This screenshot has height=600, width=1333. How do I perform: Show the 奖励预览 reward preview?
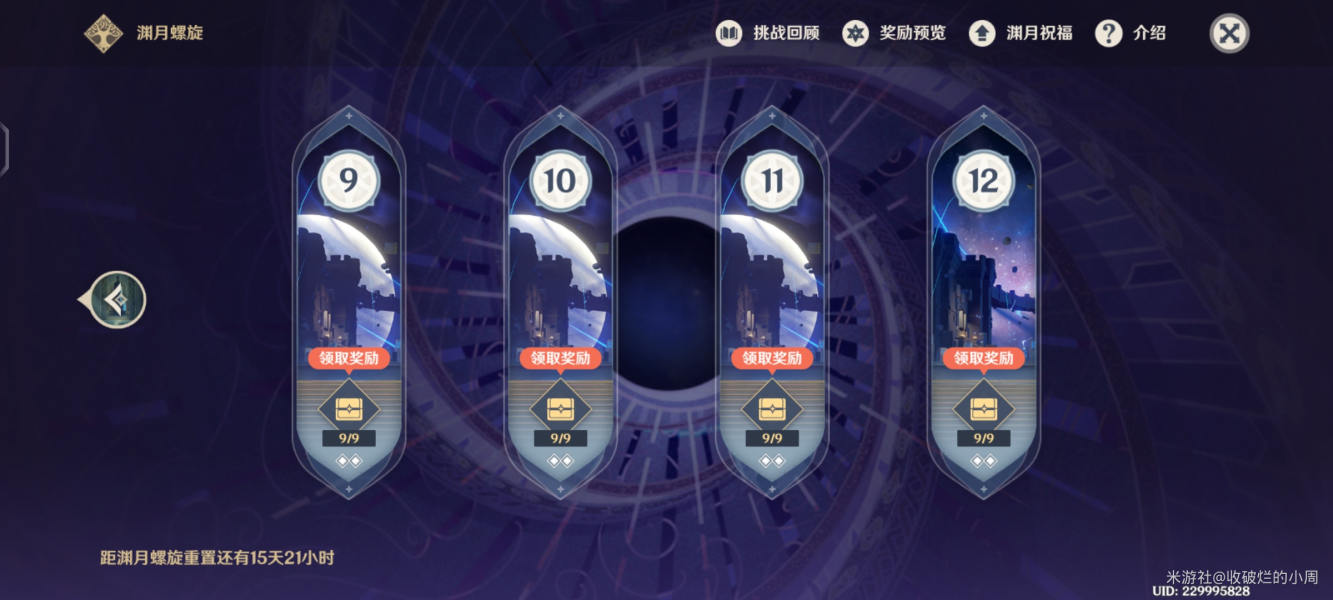(x=894, y=33)
